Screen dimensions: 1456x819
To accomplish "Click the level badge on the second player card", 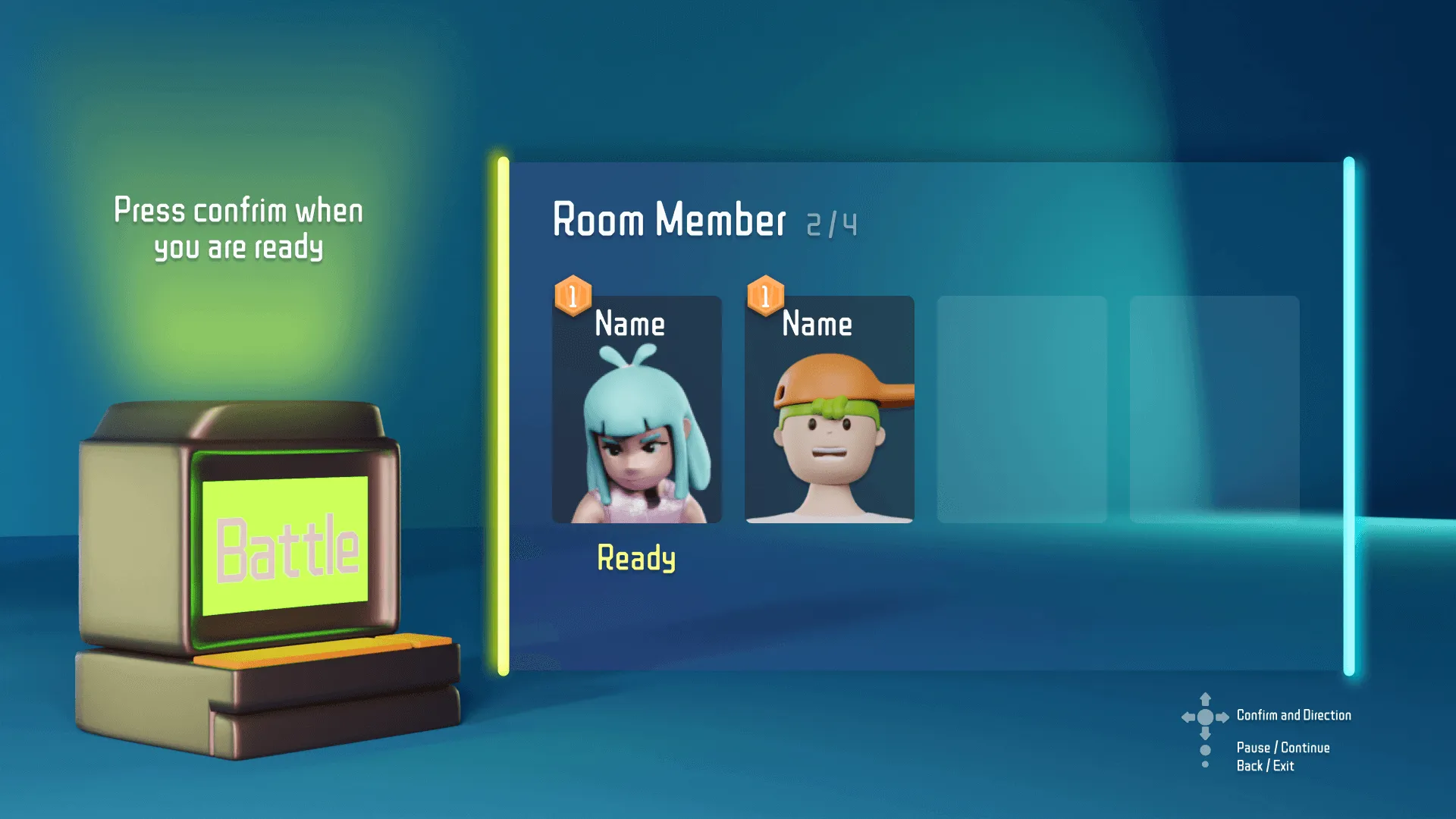I will tap(765, 294).
